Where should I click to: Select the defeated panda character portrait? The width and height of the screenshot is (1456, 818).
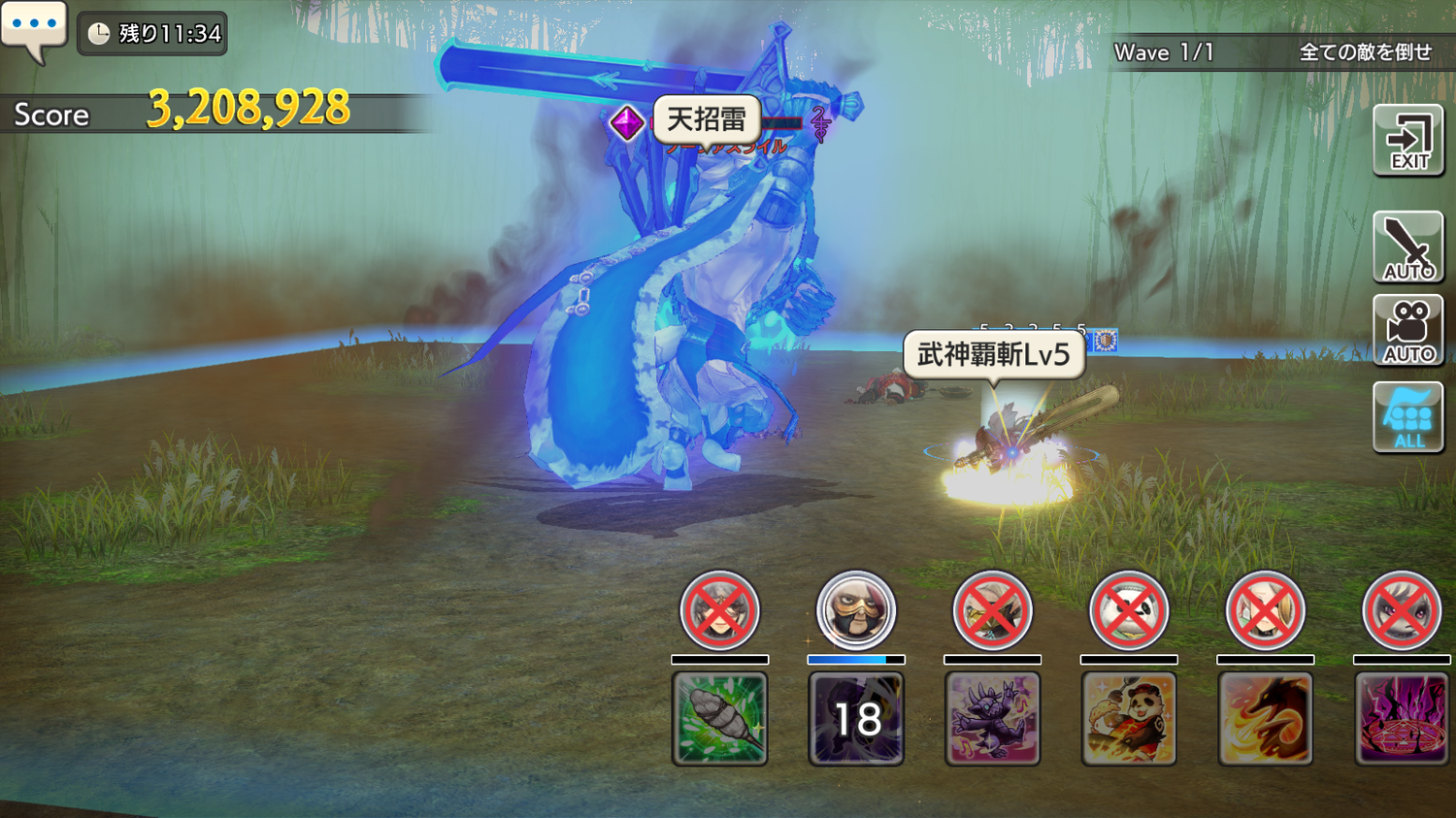[x=1128, y=610]
